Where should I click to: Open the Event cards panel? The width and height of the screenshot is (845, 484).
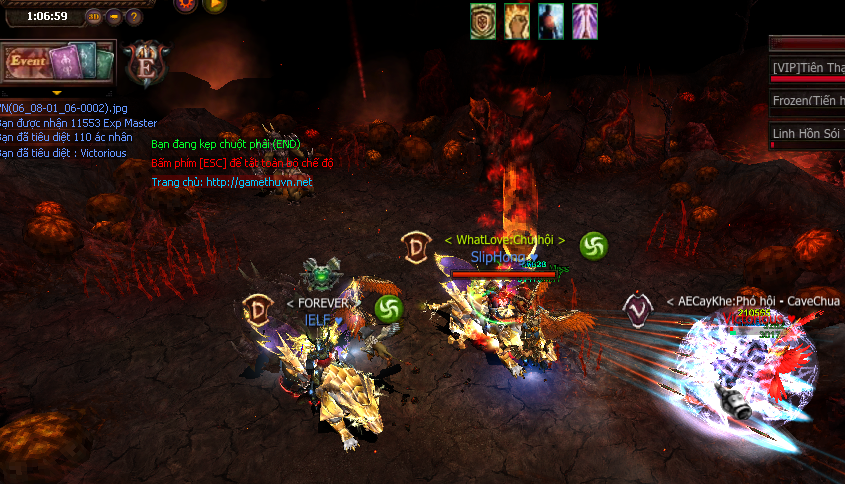[x=58, y=63]
